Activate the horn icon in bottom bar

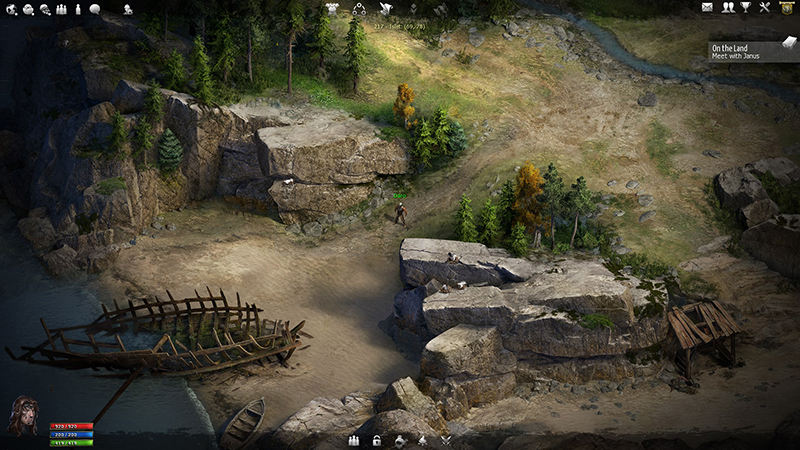pyautogui.click(x=400, y=440)
